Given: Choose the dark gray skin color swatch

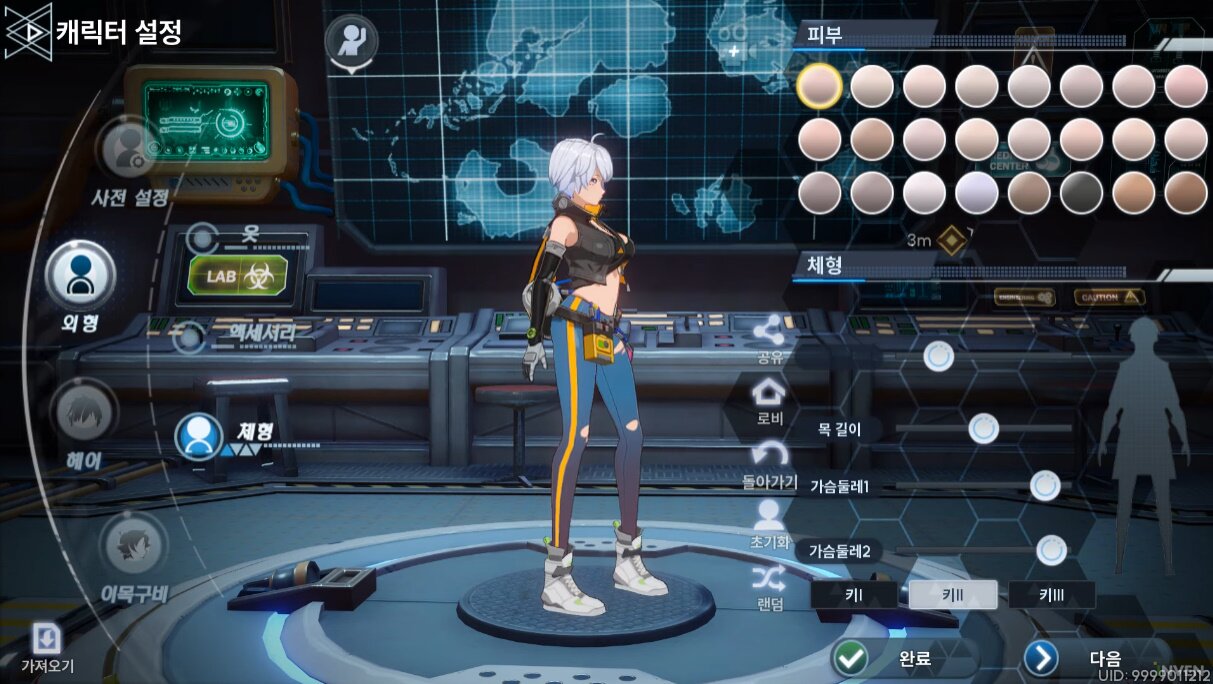Looking at the screenshot, I should 1081,192.
